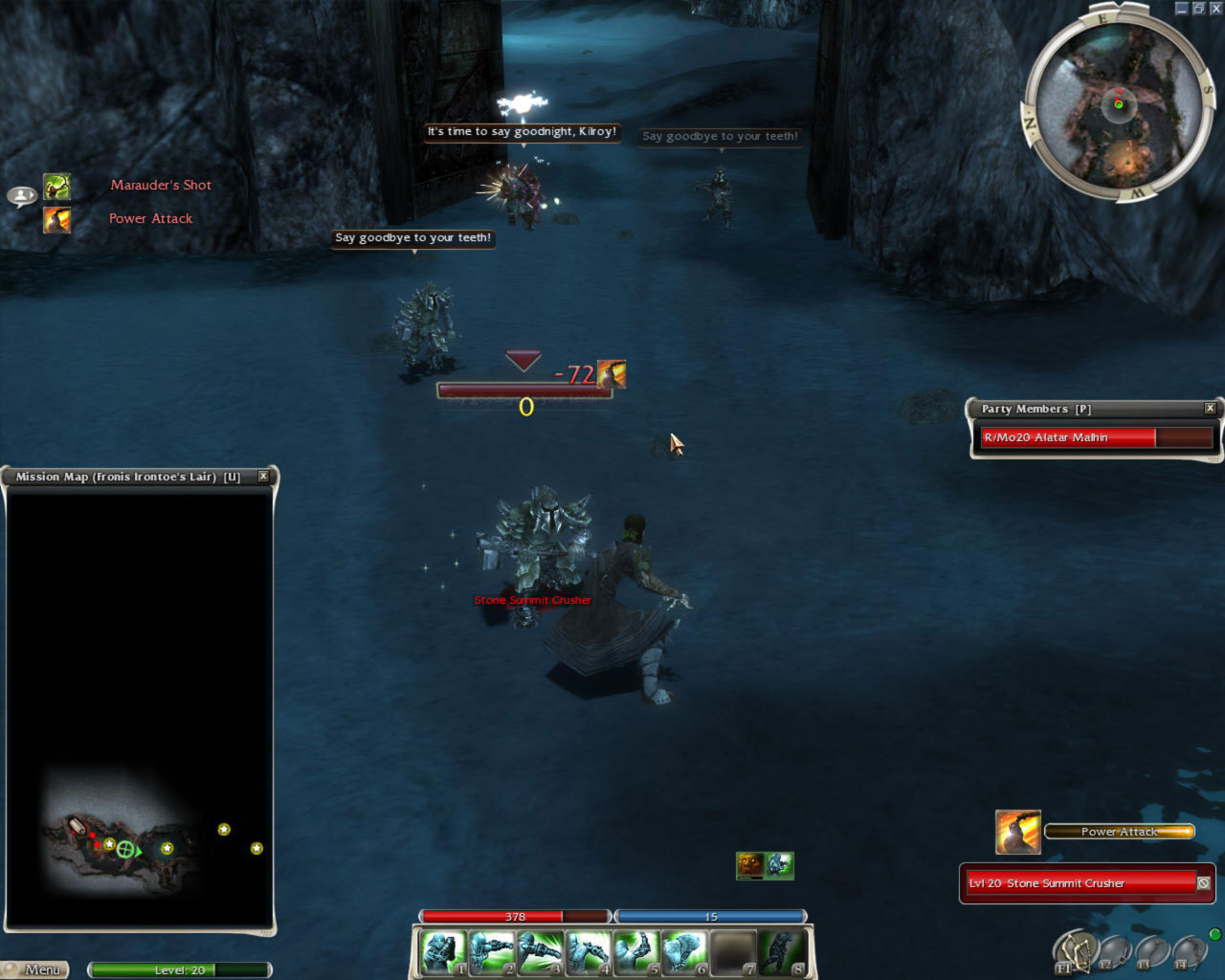Use skill slot 6 on the skill bar

(x=683, y=953)
